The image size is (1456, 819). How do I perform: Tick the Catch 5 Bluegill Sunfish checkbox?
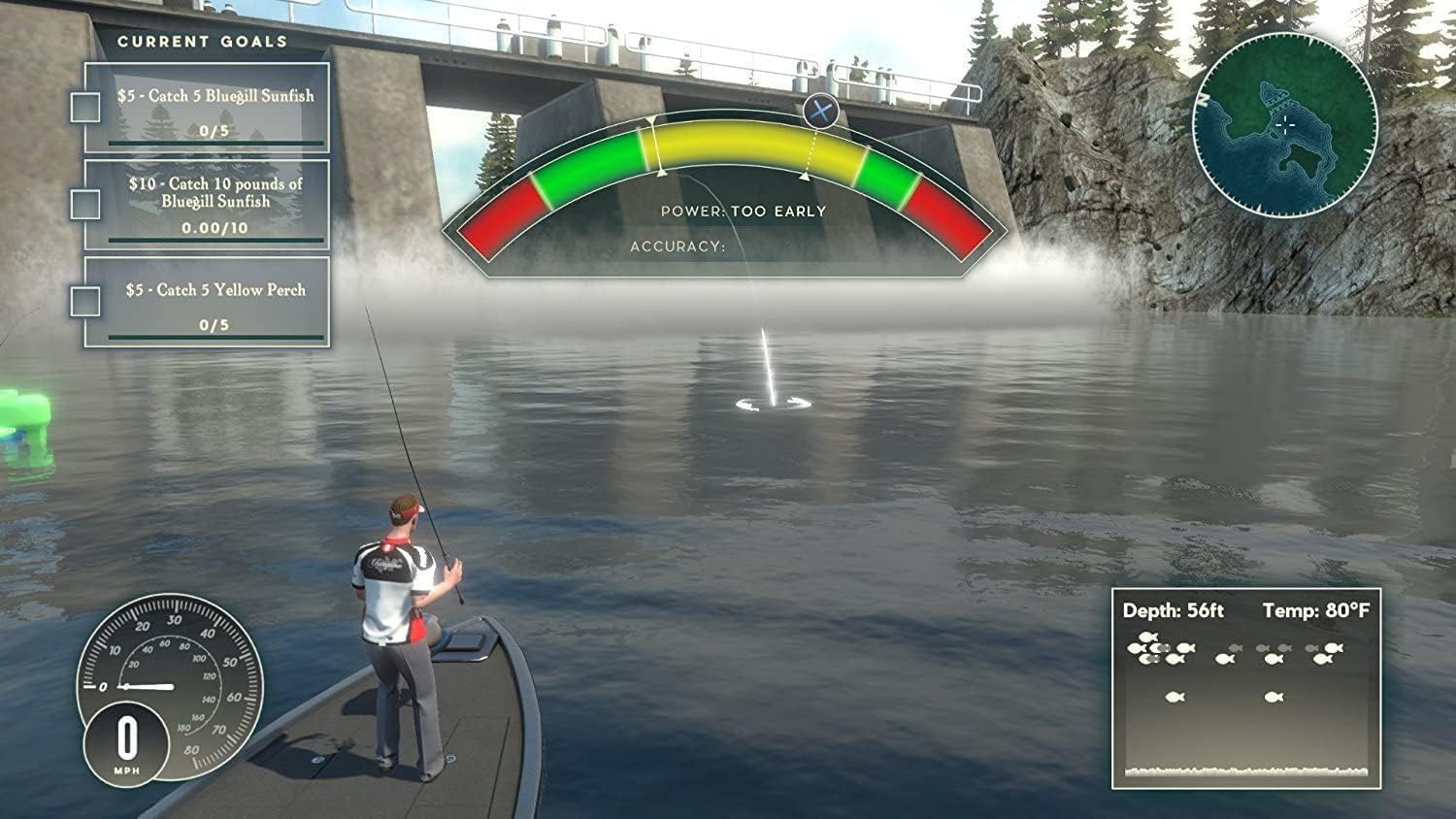(x=85, y=108)
